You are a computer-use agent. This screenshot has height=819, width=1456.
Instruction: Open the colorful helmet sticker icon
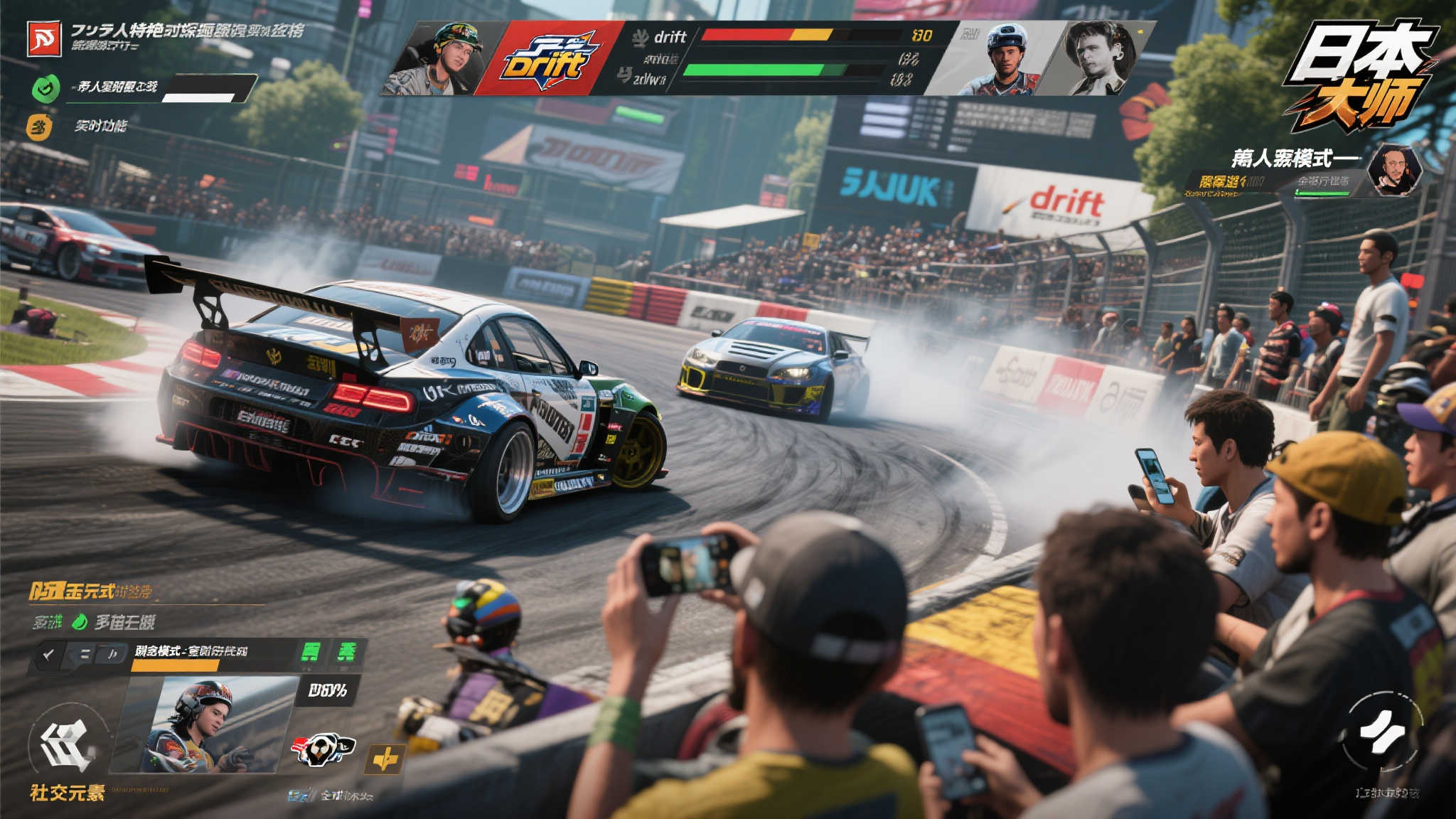pos(323,748)
